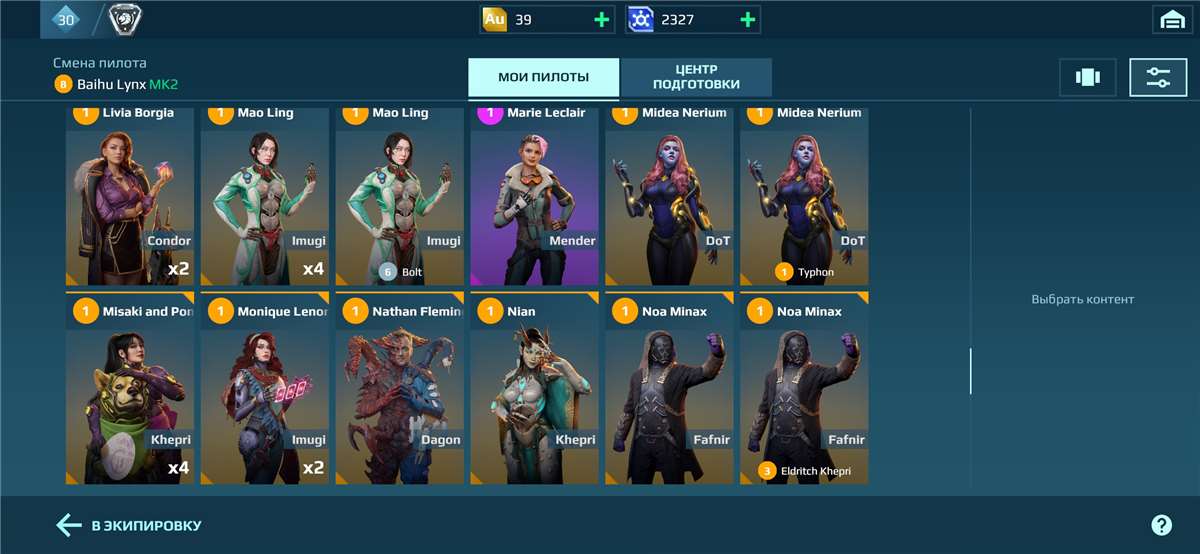This screenshot has height=554, width=1200.
Task: Click the plus next to 2327 currency
Action: (x=748, y=19)
